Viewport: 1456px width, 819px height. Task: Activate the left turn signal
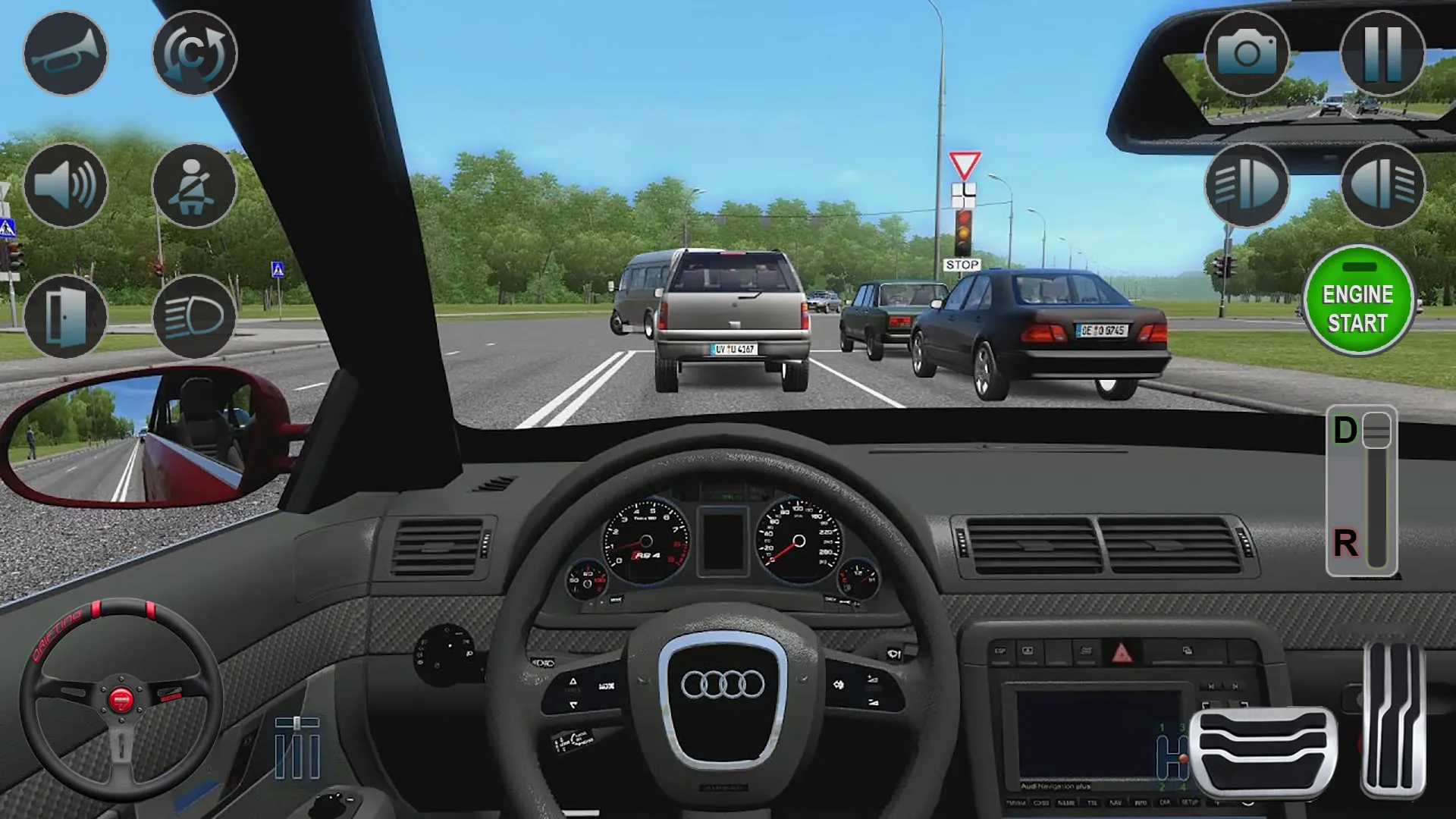point(1246,186)
